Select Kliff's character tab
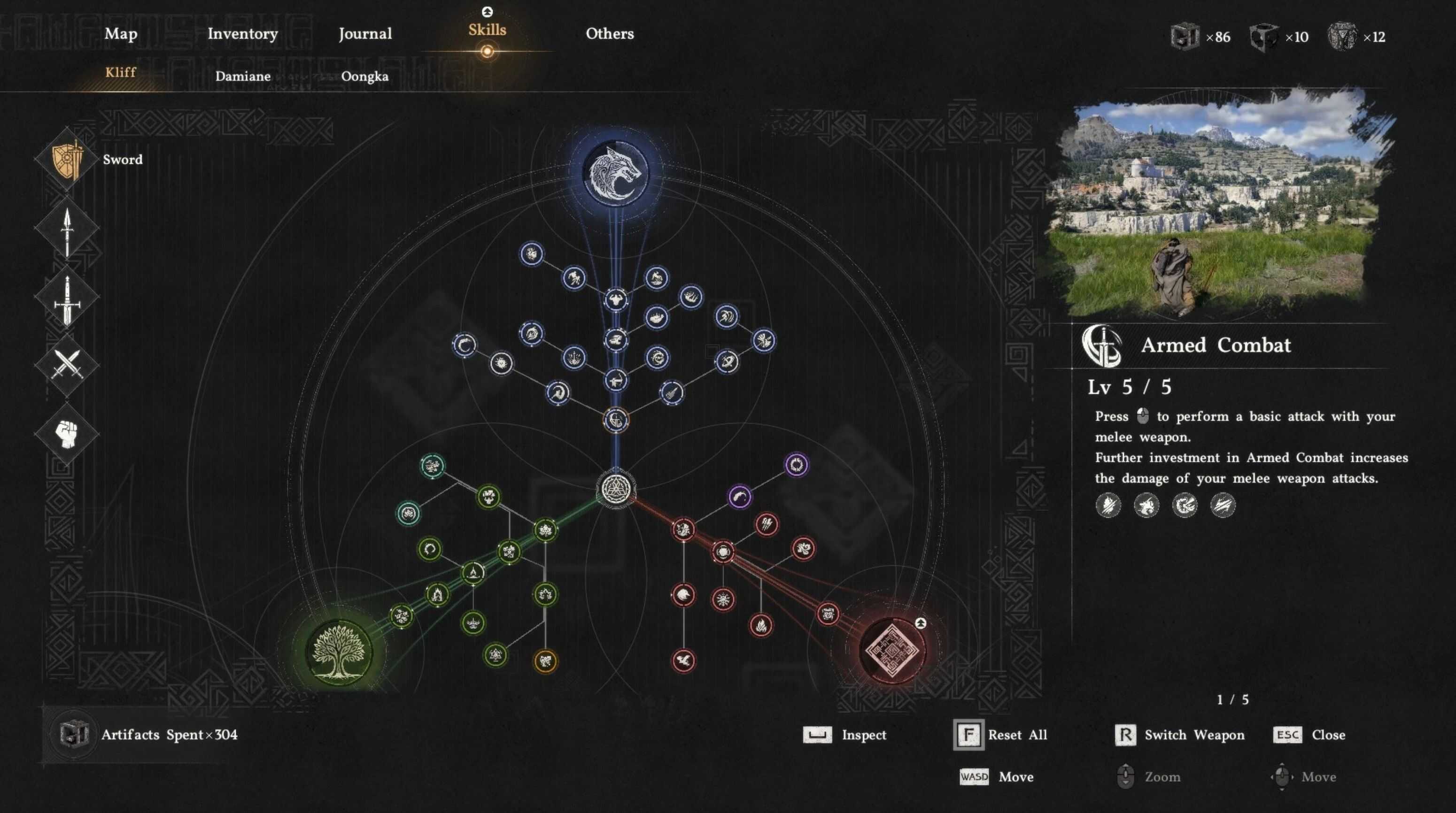 click(120, 72)
